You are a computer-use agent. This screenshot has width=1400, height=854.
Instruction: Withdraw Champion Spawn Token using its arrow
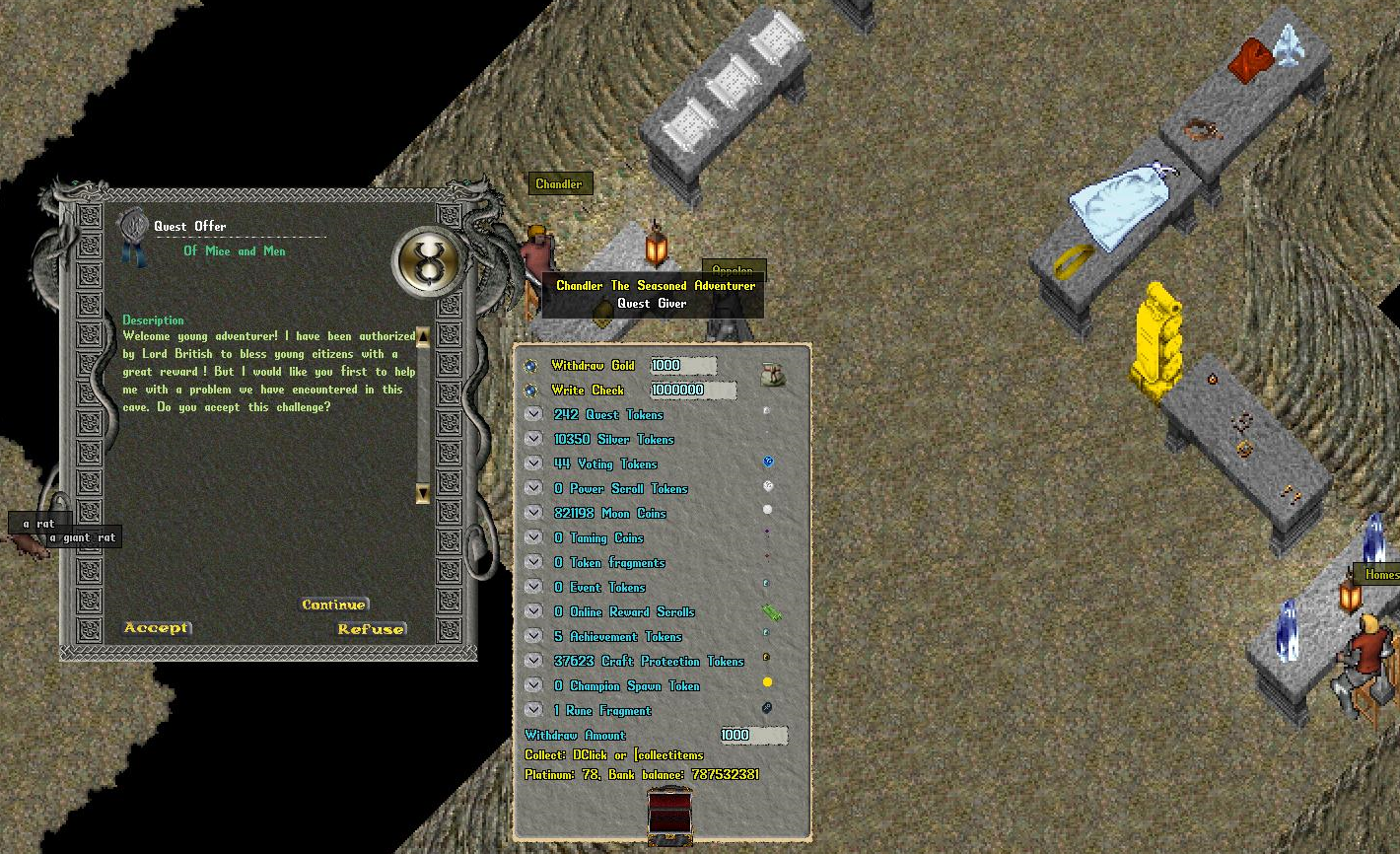pos(533,685)
